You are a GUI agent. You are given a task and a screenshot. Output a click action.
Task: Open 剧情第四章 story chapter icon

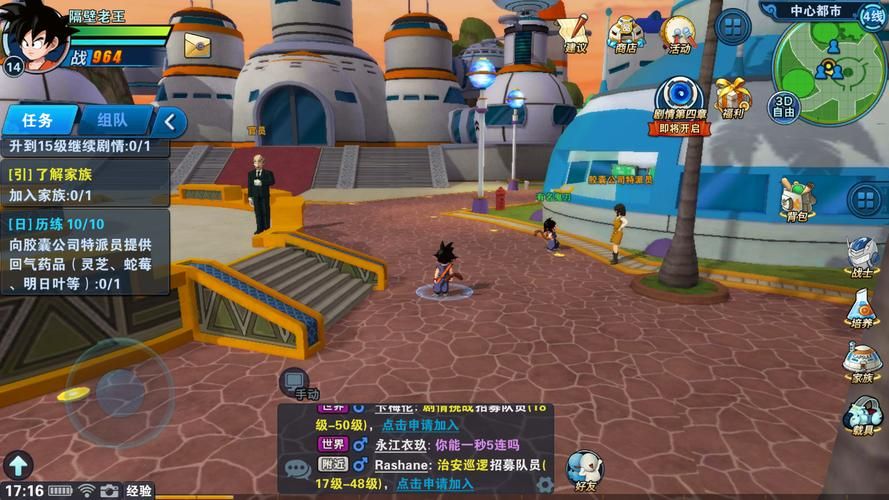tap(680, 104)
